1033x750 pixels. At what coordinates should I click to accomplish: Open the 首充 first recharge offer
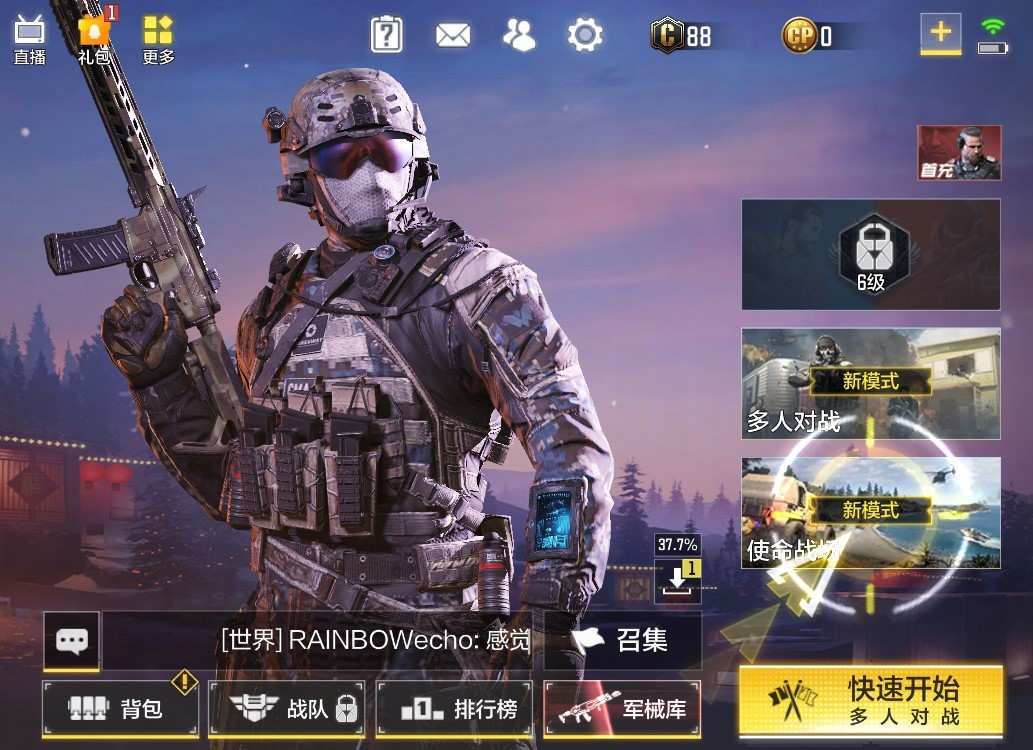(x=959, y=153)
